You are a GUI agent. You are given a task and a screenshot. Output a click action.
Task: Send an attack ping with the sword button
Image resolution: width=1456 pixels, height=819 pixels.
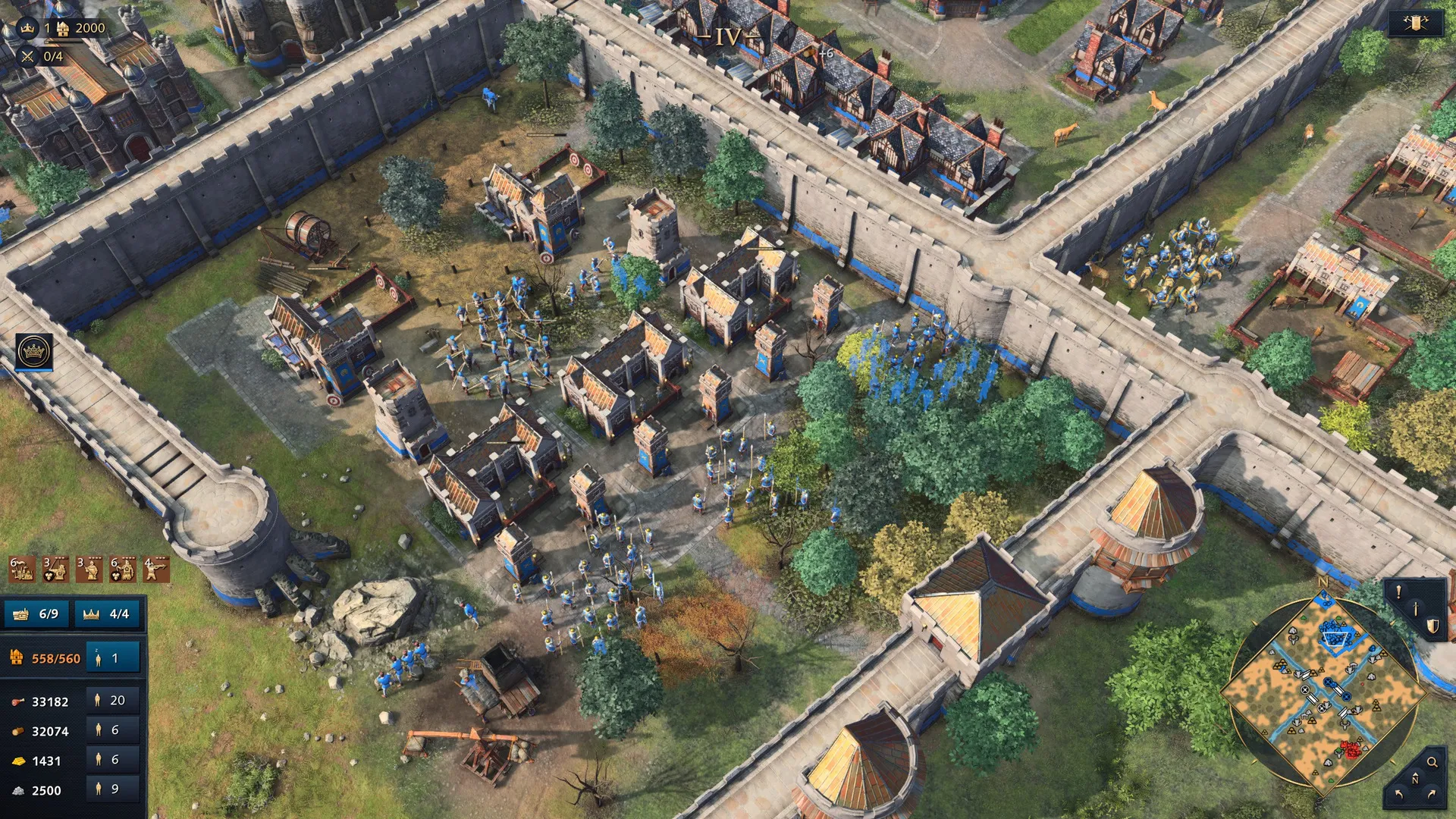click(x=1416, y=609)
